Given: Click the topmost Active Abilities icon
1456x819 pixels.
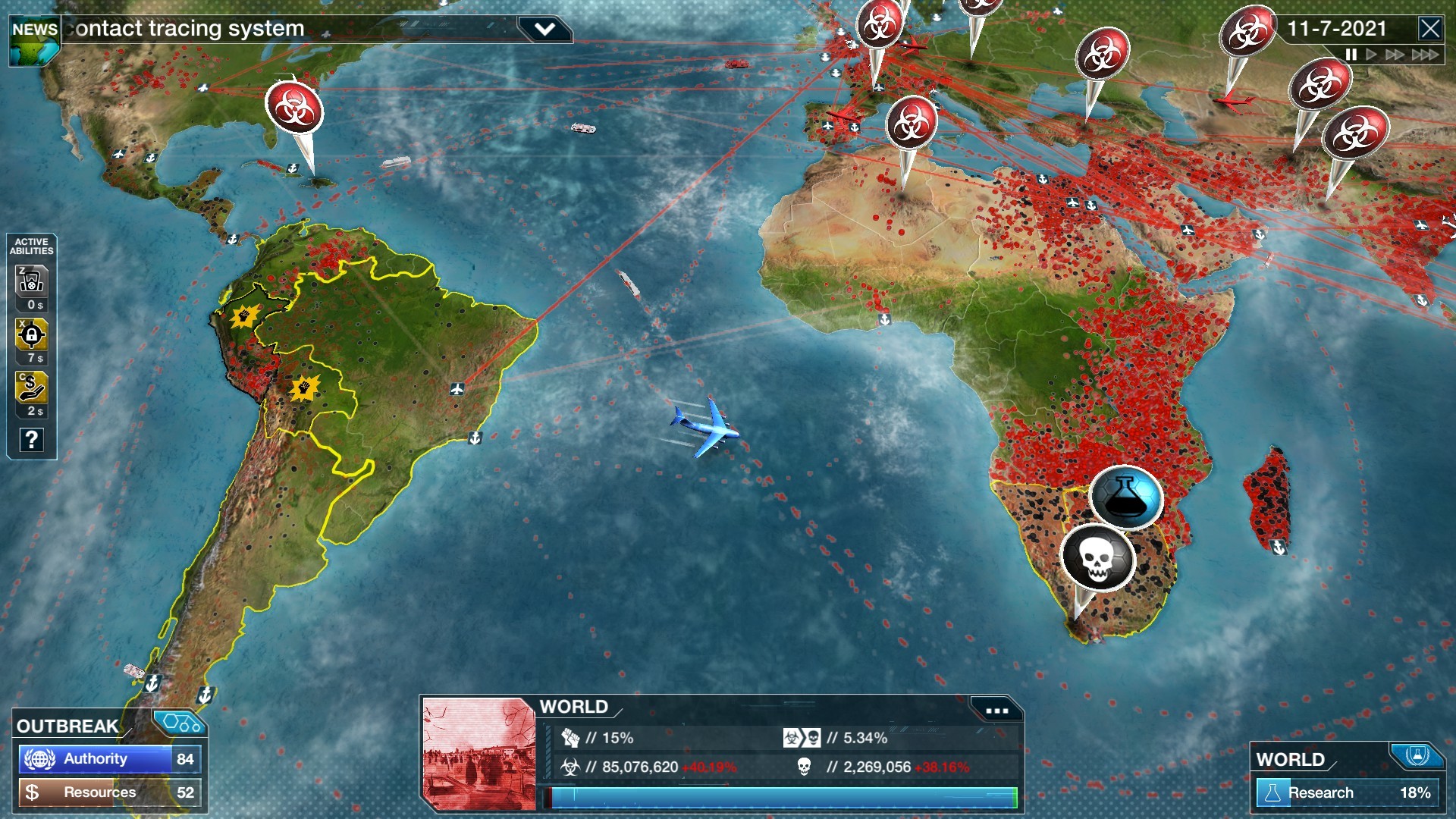Looking at the screenshot, I should pos(31,281).
